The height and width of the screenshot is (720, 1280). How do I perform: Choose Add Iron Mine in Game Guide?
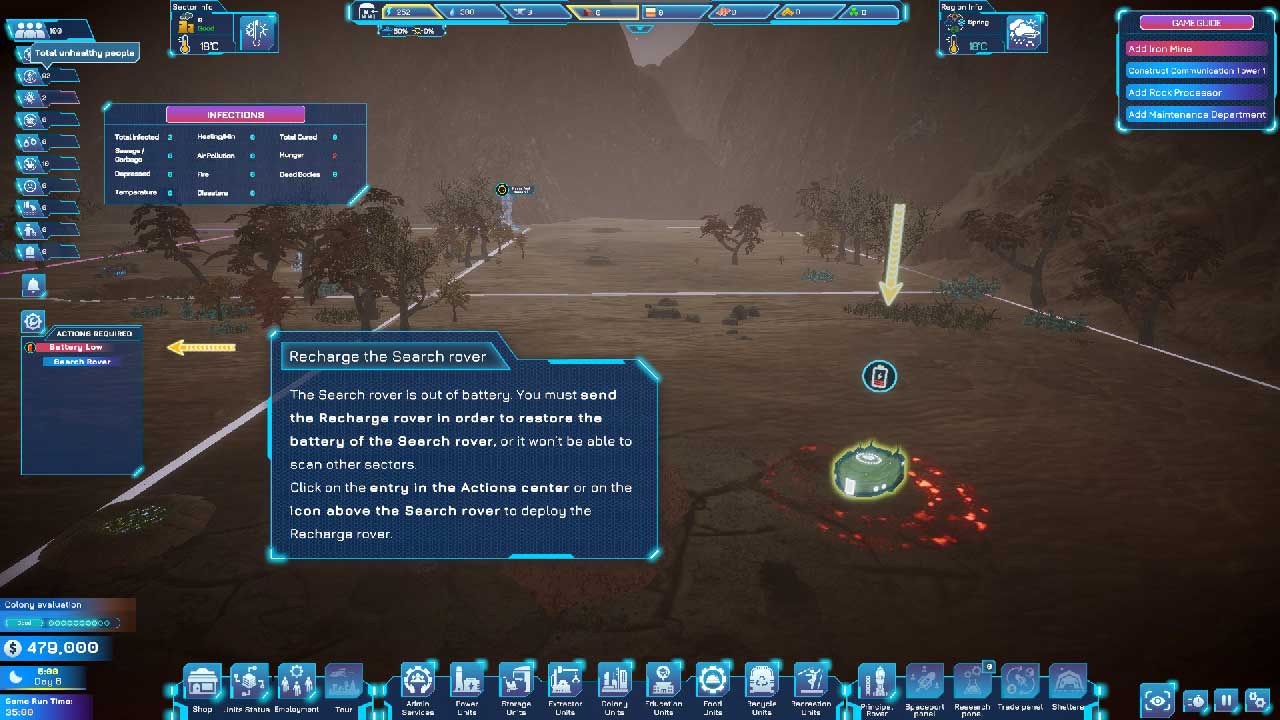coord(1196,49)
